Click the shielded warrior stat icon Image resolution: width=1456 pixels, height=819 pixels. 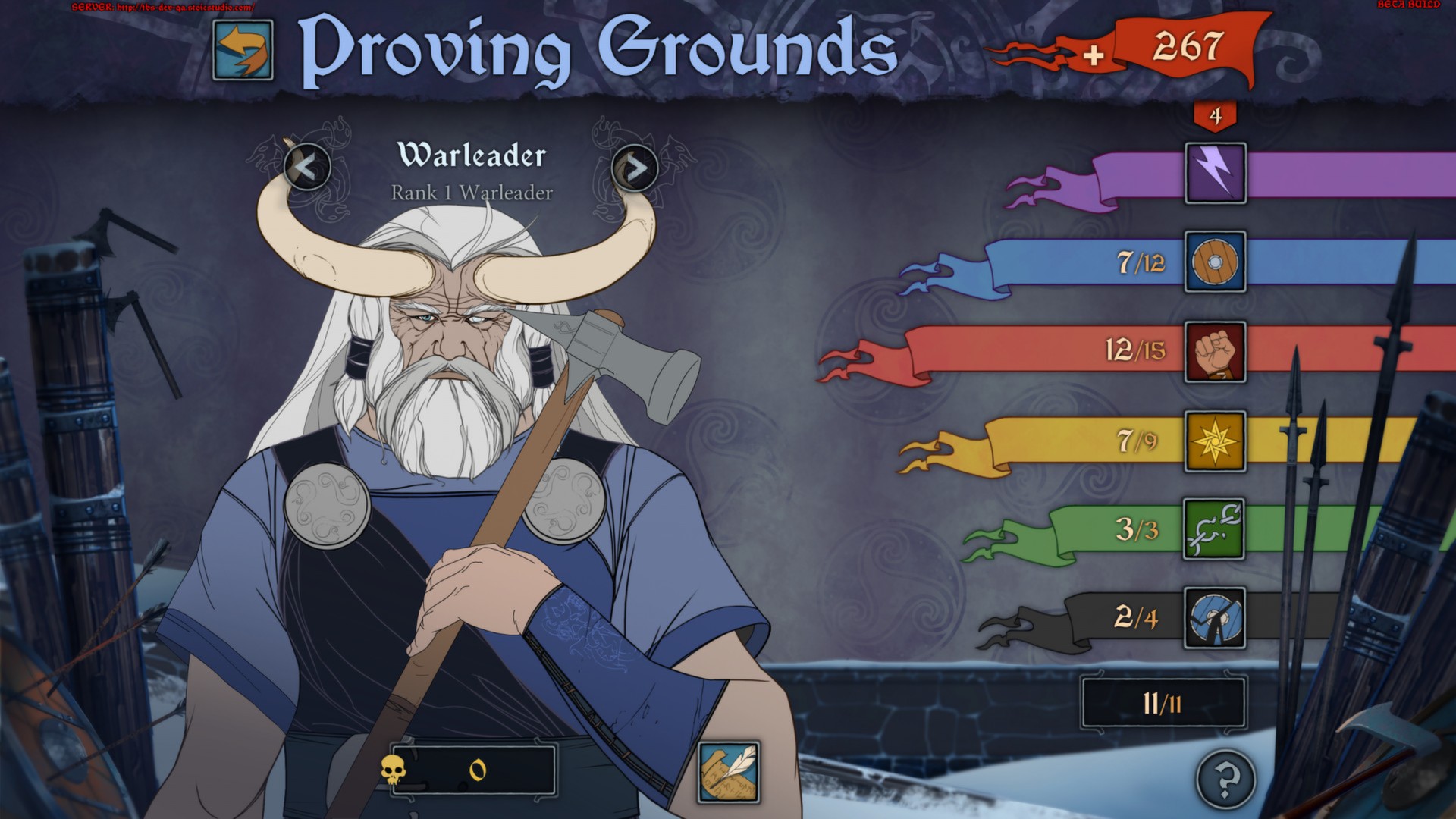pos(1216,619)
